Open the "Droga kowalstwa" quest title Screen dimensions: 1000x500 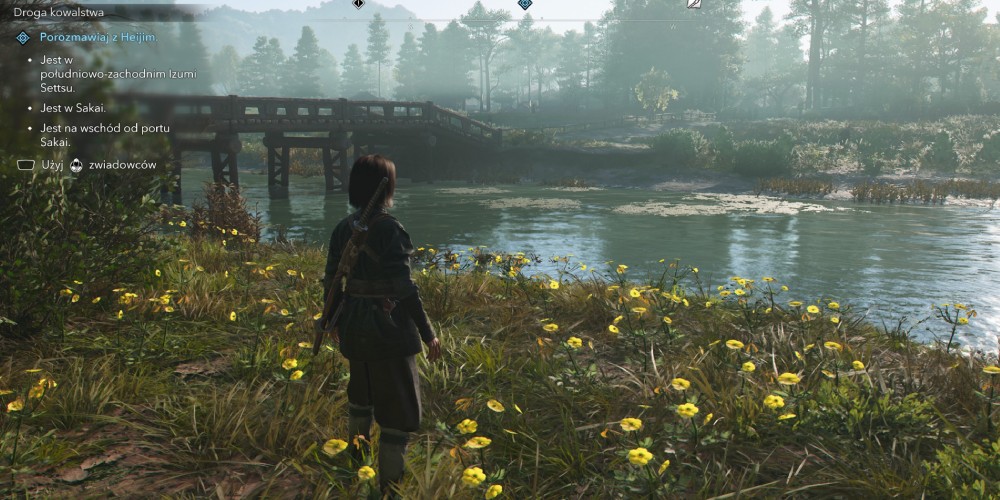59,12
